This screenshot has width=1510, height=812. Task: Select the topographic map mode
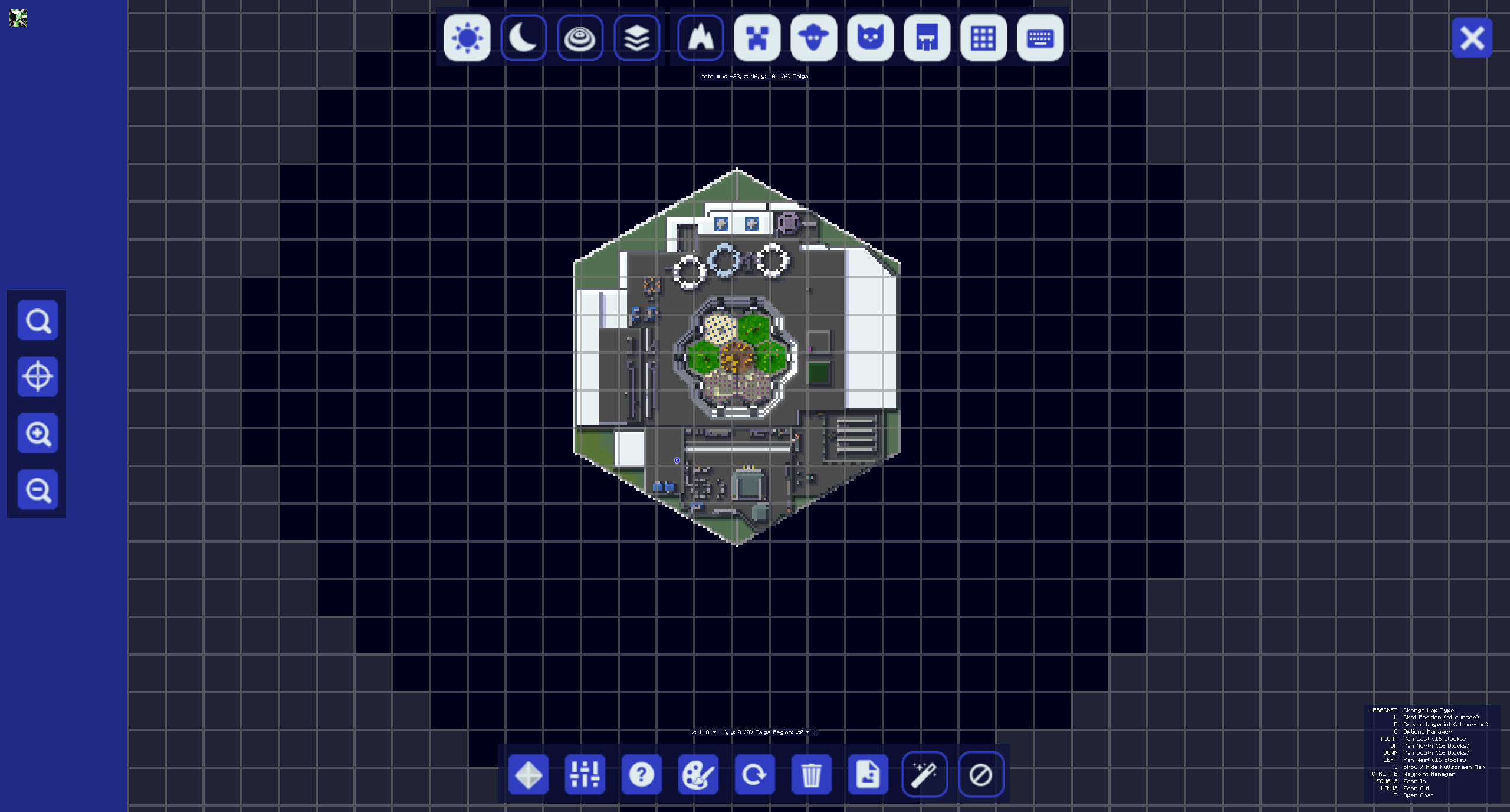pyautogui.click(x=580, y=38)
